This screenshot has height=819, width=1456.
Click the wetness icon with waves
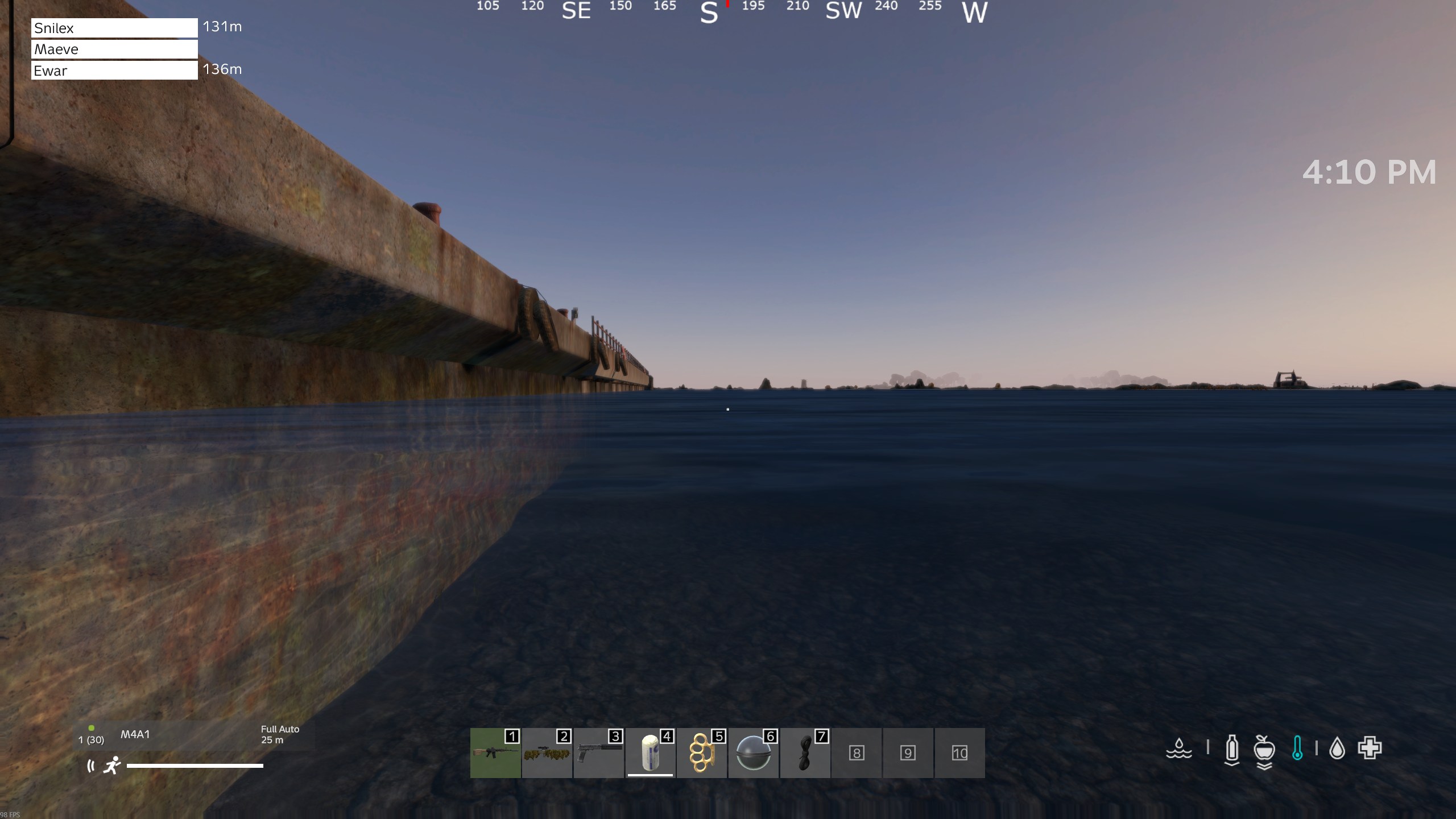click(x=1179, y=748)
